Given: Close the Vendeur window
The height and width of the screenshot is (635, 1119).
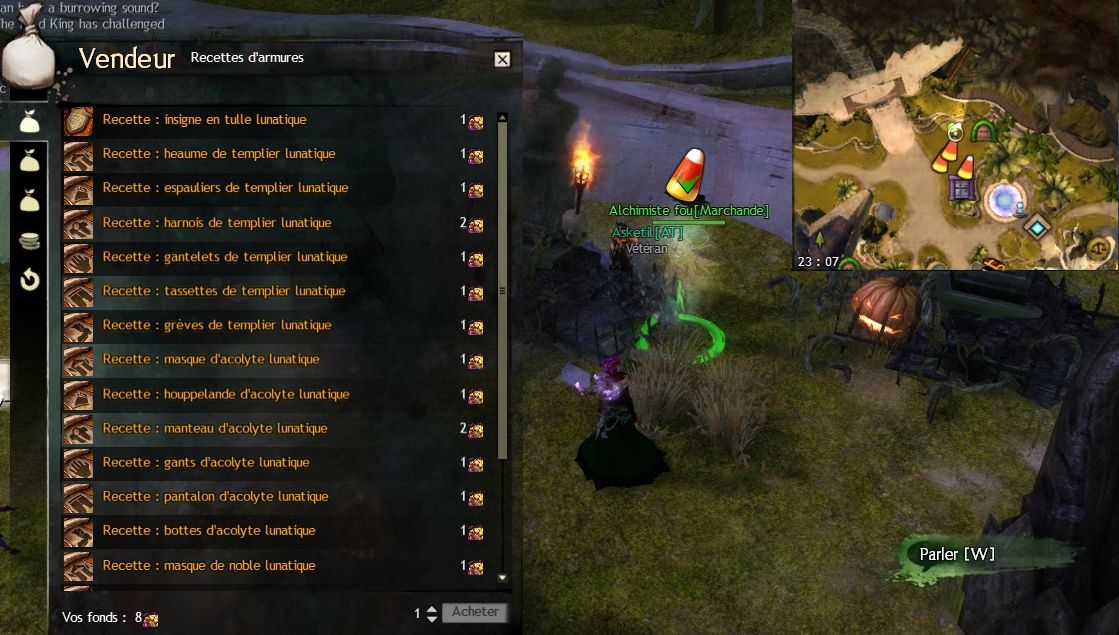Looking at the screenshot, I should click(x=502, y=59).
